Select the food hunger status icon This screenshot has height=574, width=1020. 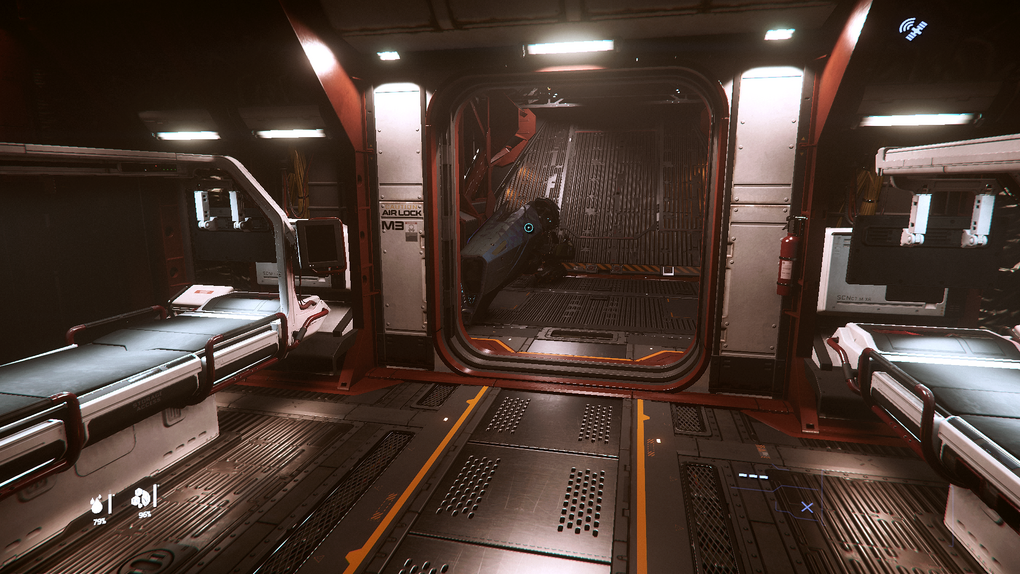point(141,498)
